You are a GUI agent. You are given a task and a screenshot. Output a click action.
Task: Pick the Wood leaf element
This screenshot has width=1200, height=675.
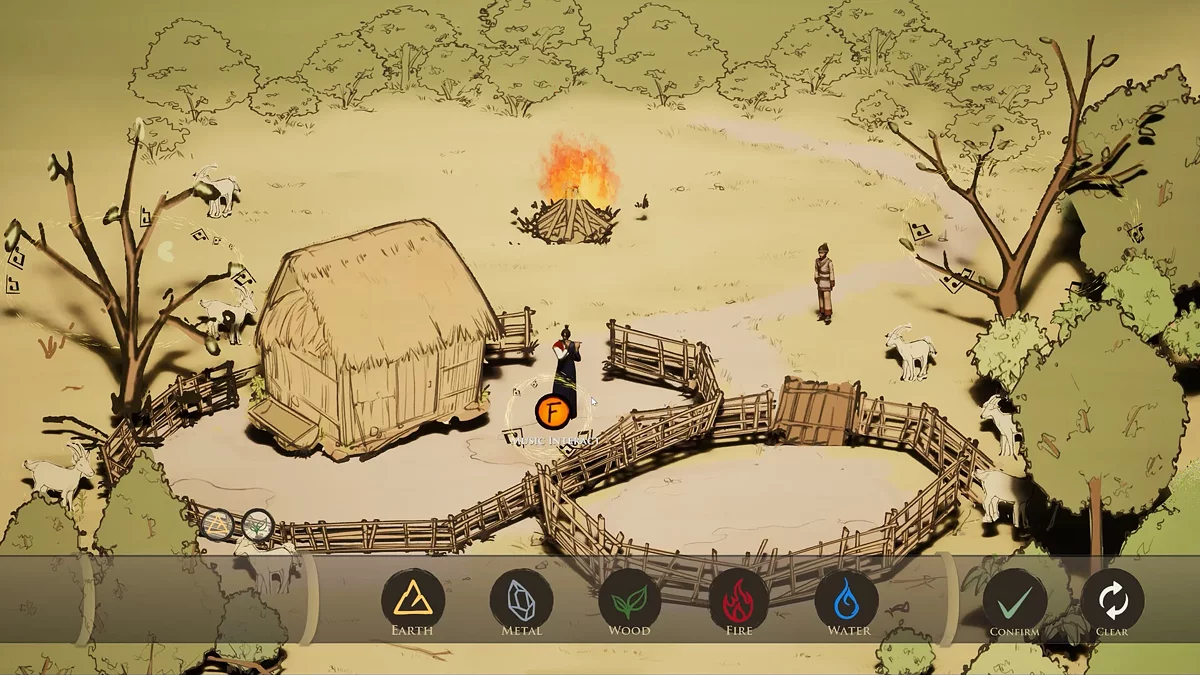click(630, 600)
